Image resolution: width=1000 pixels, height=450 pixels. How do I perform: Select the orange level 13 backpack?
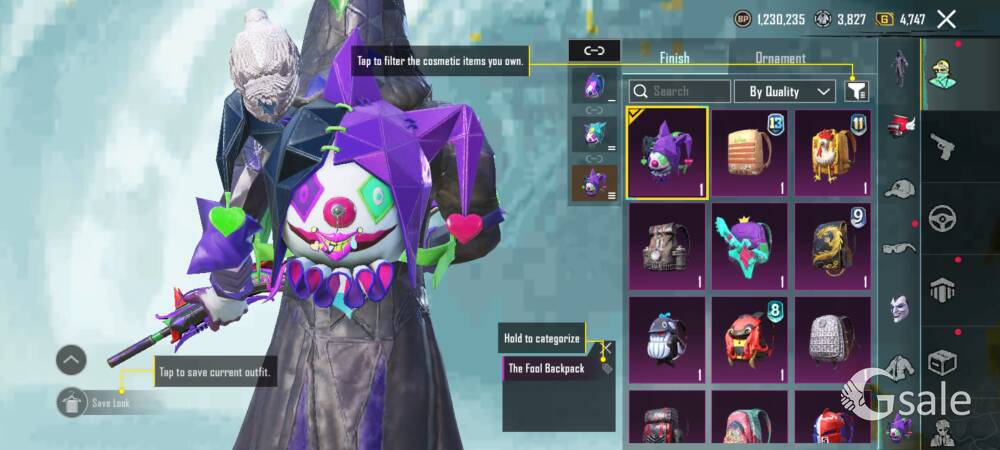tap(750, 153)
